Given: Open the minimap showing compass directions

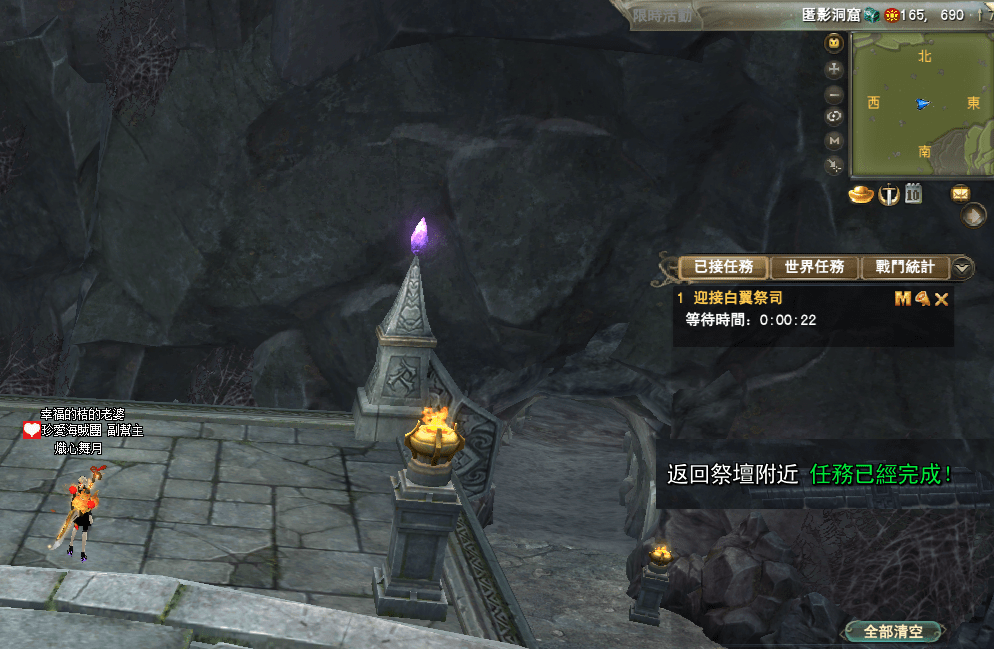Looking at the screenshot, I should tap(920, 104).
